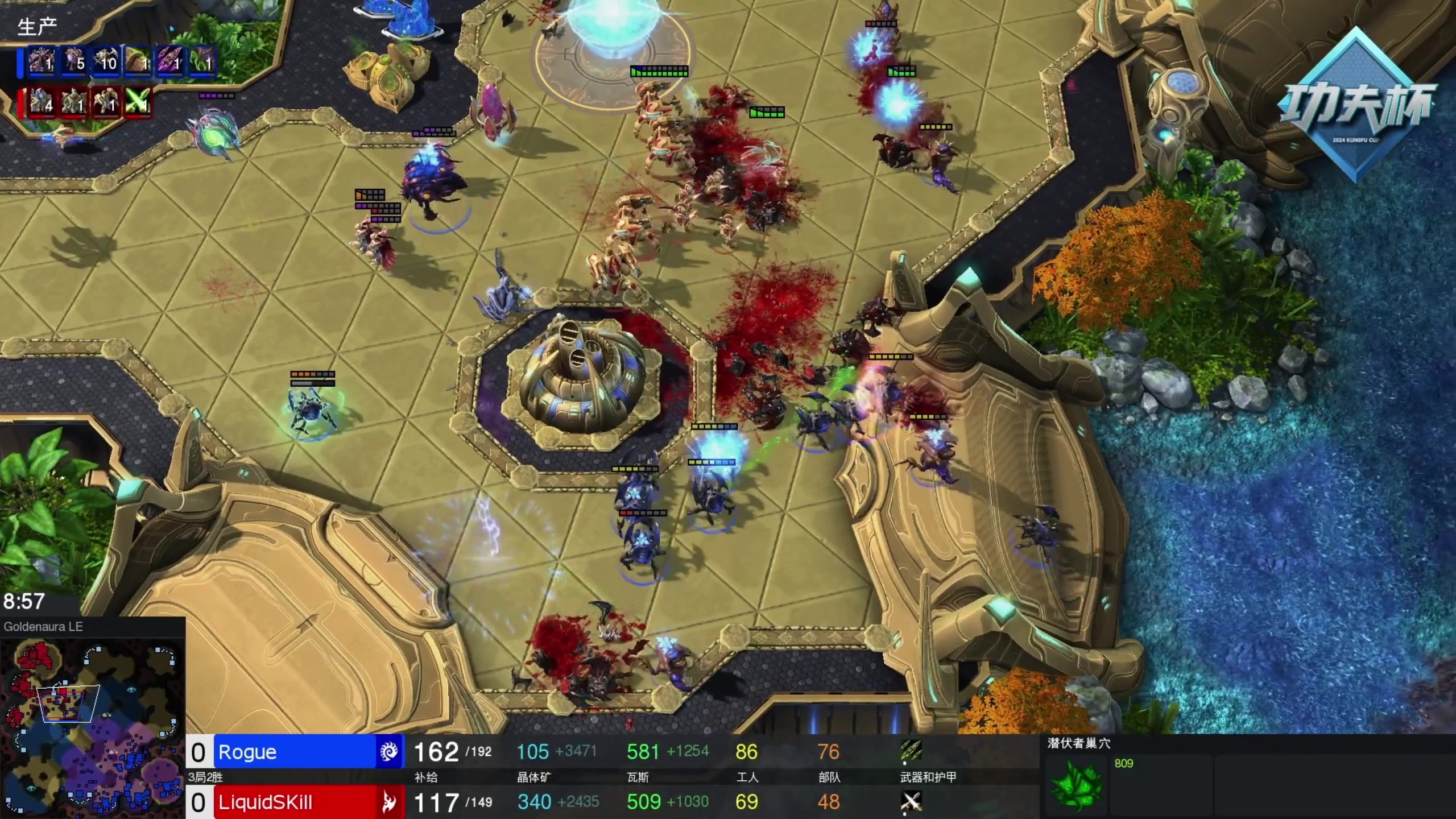Screen dimensions: 1456x819
Task: Click the Protoss race emblem beside LiquidSKill
Action: point(390,802)
